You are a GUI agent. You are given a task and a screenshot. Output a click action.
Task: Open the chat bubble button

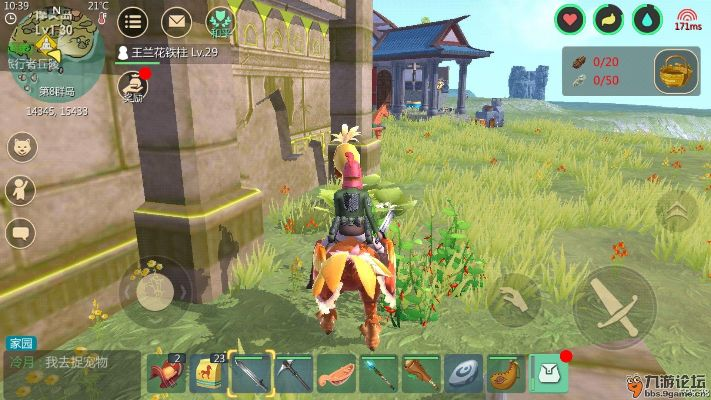[21, 233]
